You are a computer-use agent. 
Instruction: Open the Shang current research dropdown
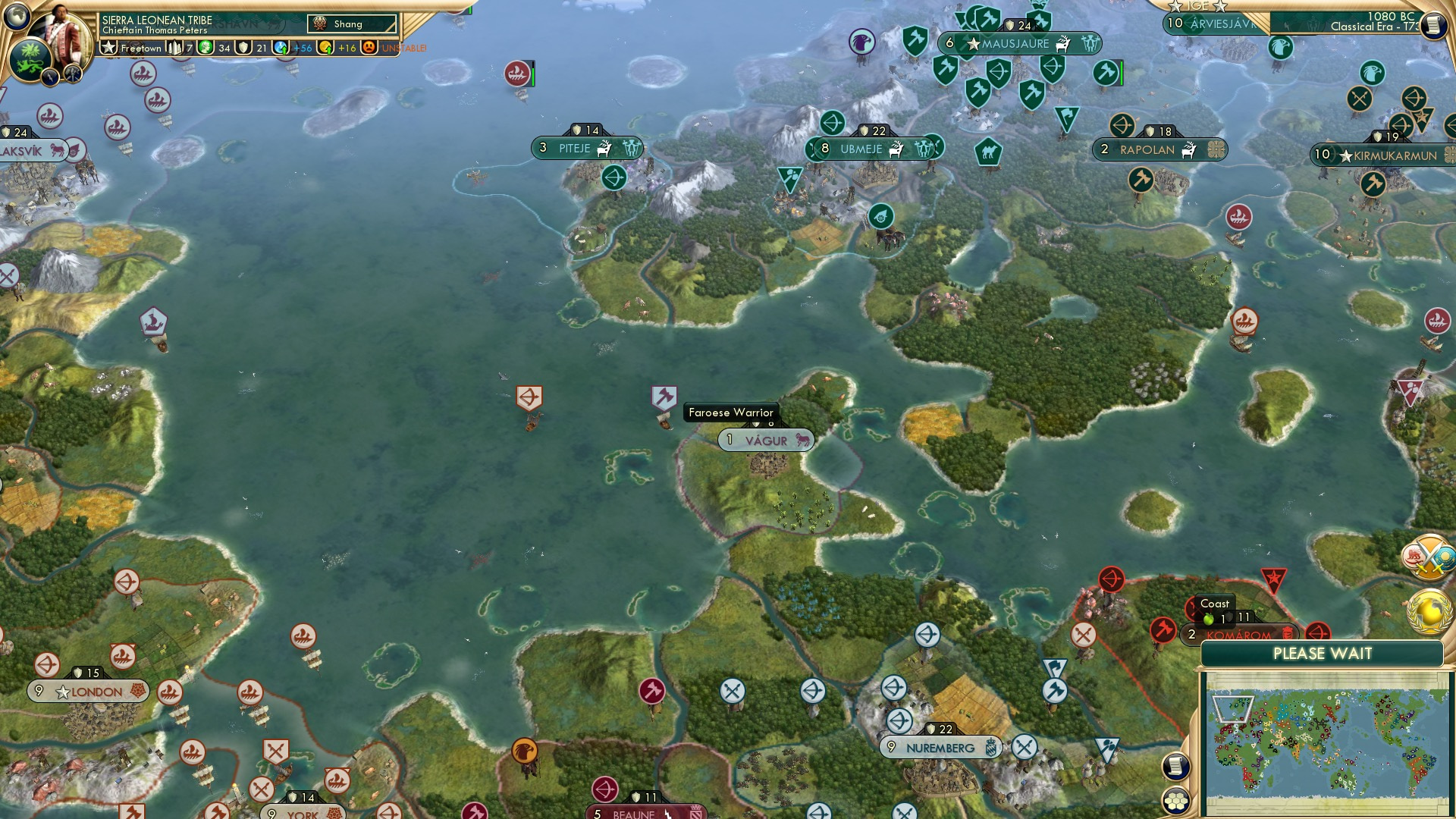351,24
